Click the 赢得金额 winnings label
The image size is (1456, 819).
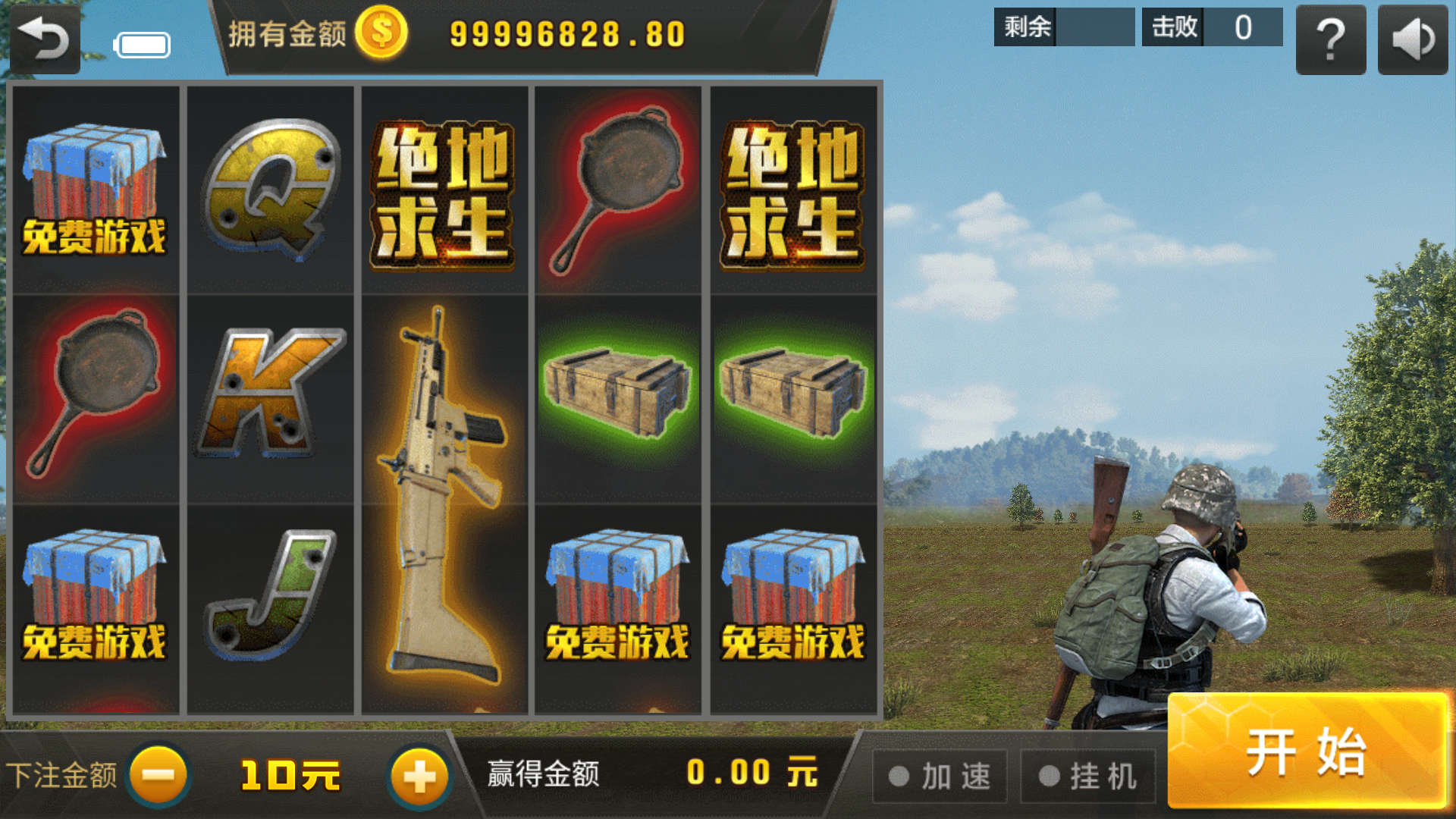pos(543,773)
